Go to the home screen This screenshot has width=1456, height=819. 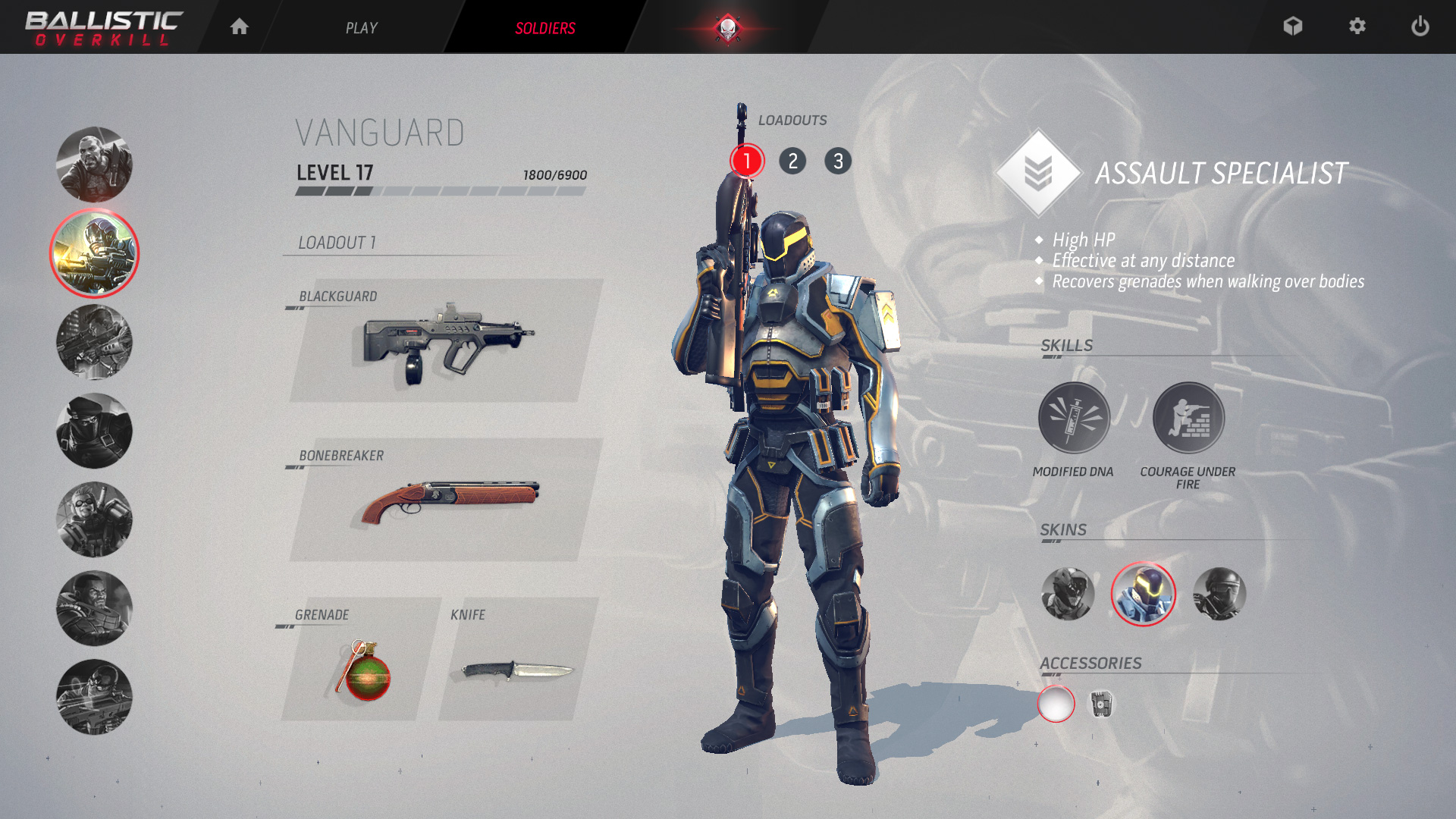coord(240,27)
